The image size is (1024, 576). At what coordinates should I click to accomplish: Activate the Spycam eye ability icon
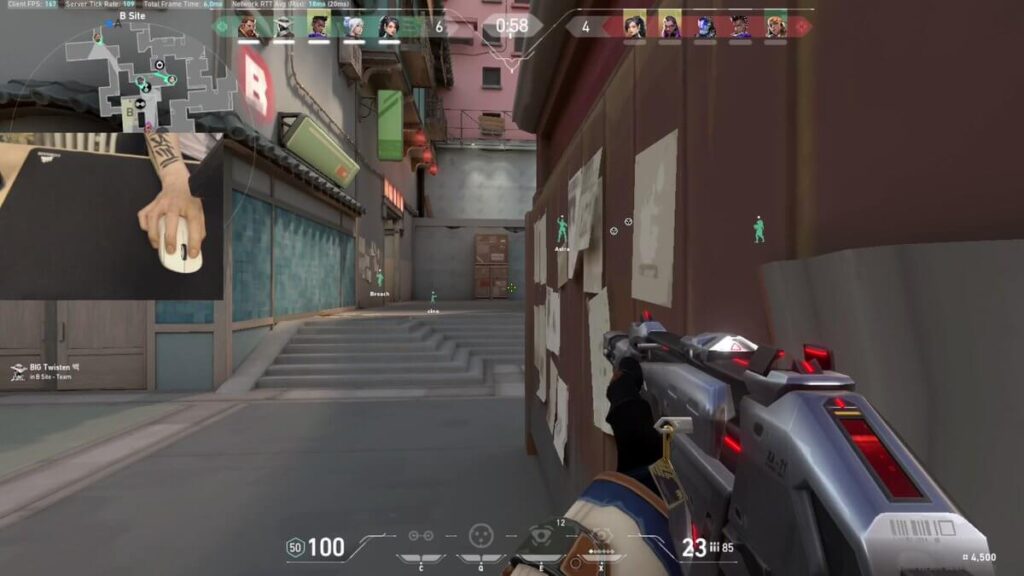[541, 536]
